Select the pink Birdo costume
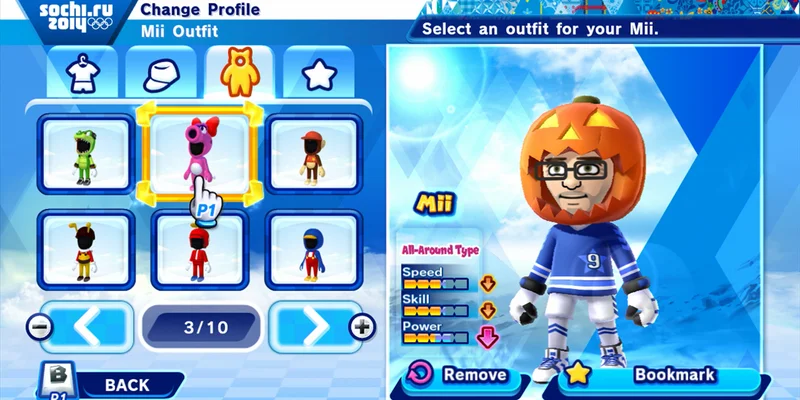The height and width of the screenshot is (400, 800). [198, 152]
